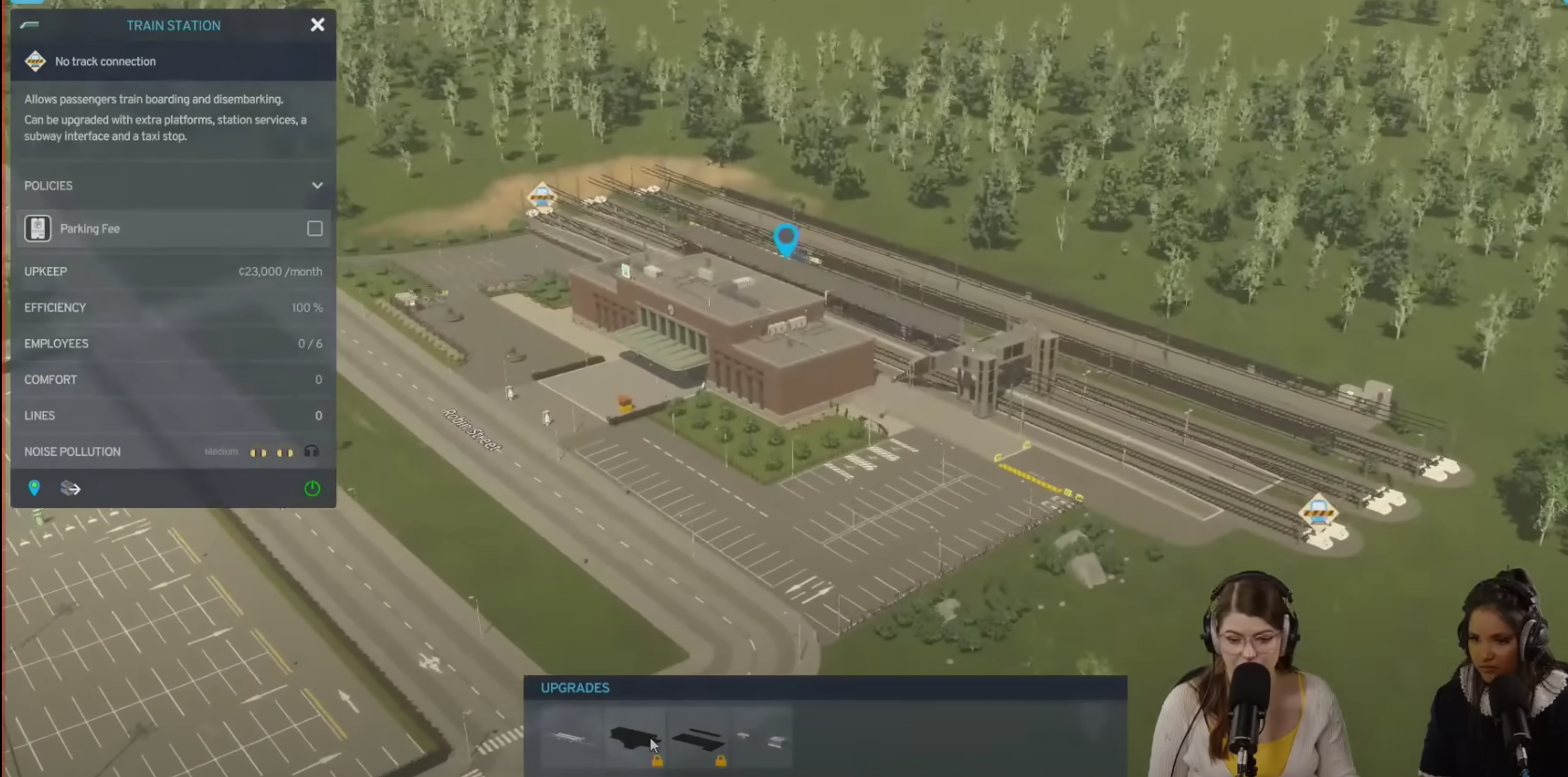Select the taxi stop upgrade thumbnail
Screen dimensions: 1568x777
761,738
